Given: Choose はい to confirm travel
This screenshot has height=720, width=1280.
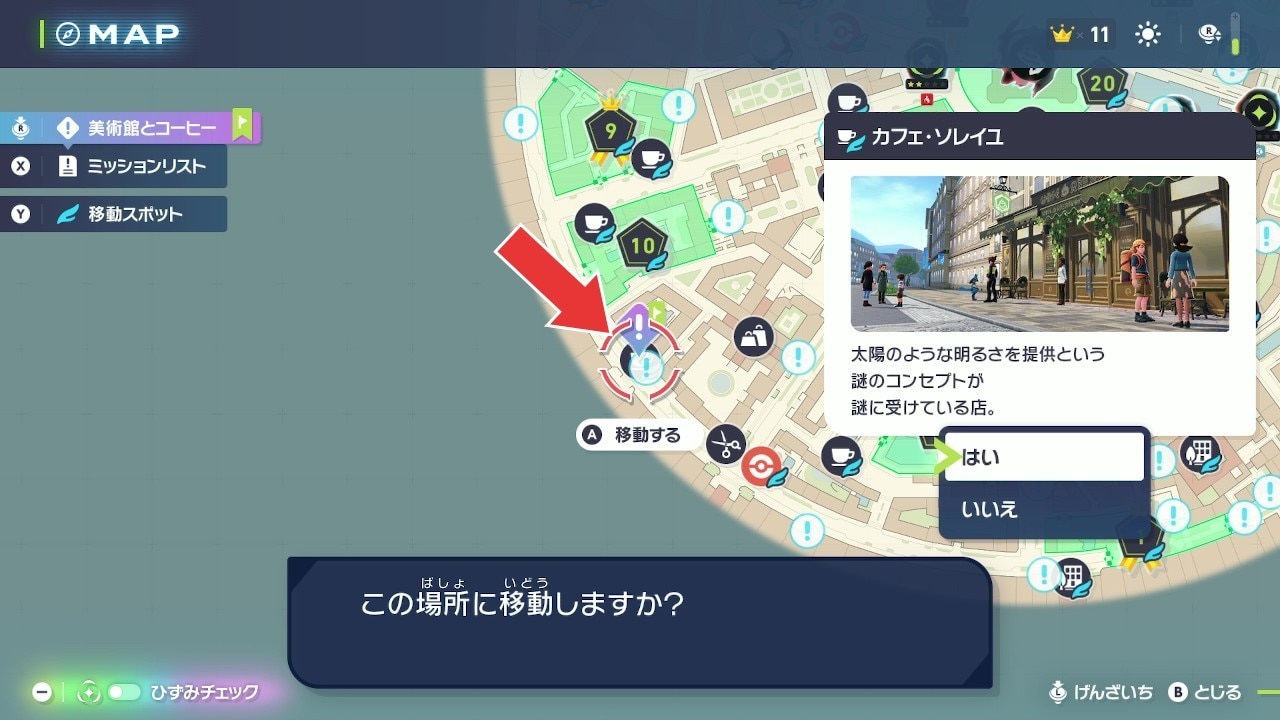Looking at the screenshot, I should pos(1043,457).
